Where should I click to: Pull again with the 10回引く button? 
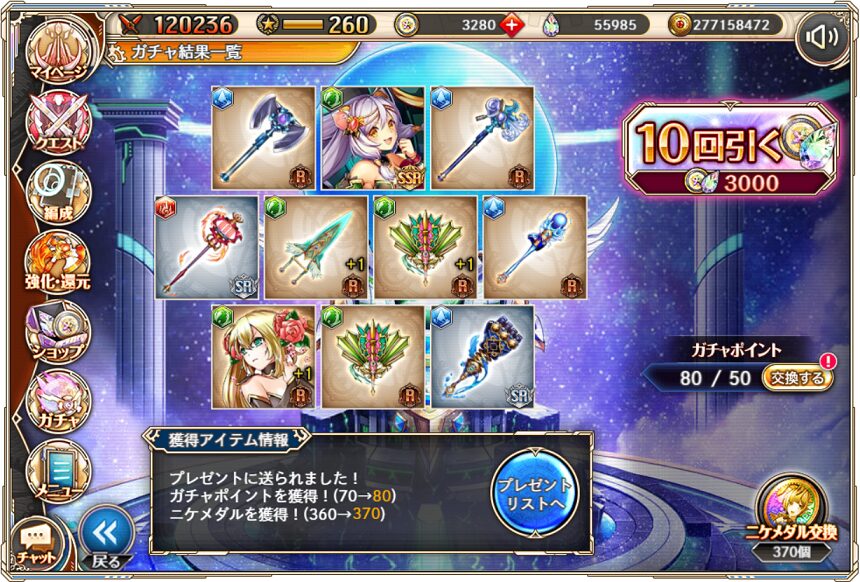click(728, 150)
